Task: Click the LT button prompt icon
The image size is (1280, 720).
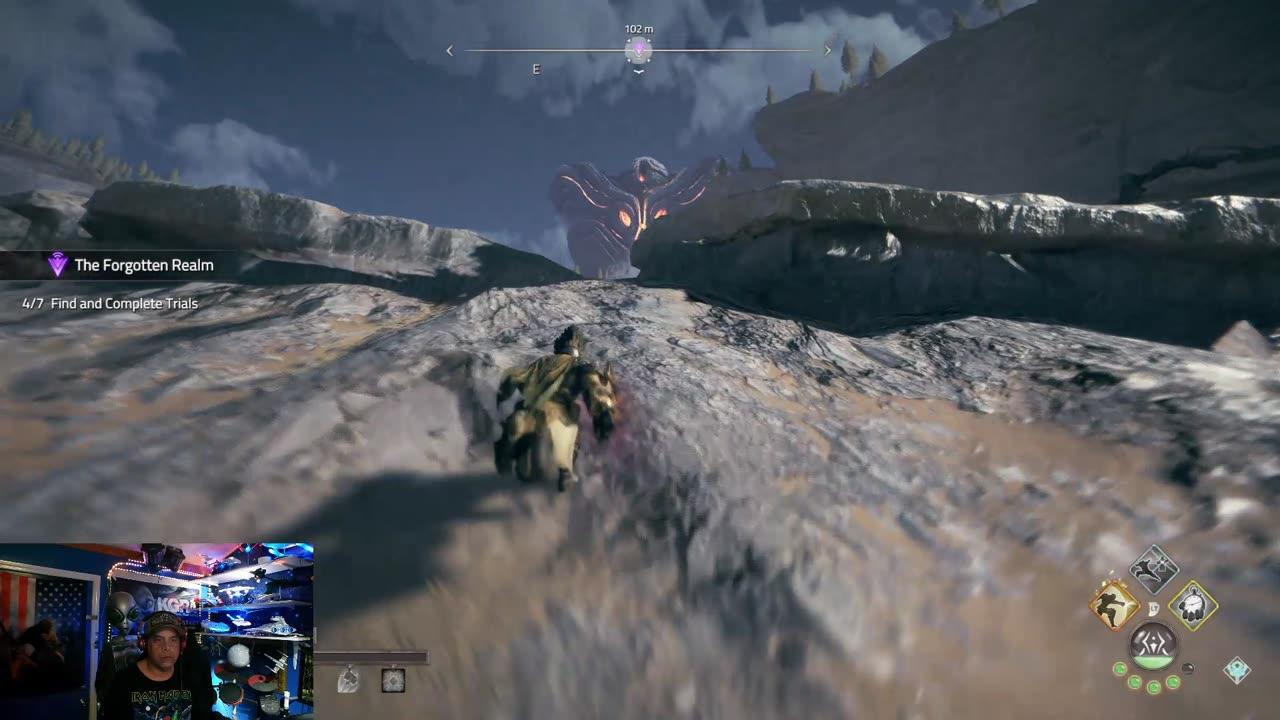Action: 1154,607
